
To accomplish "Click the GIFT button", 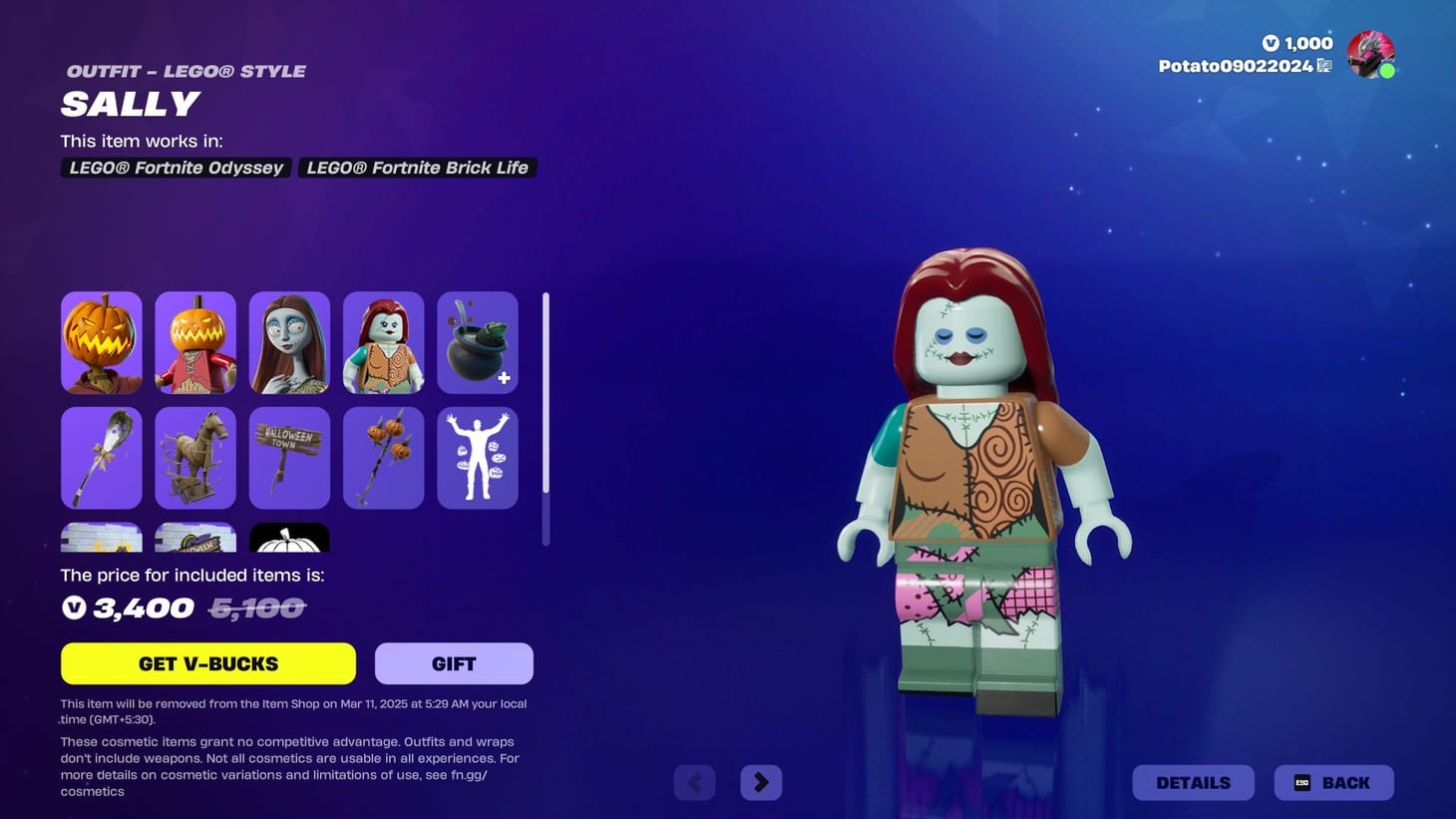I will point(454,662).
